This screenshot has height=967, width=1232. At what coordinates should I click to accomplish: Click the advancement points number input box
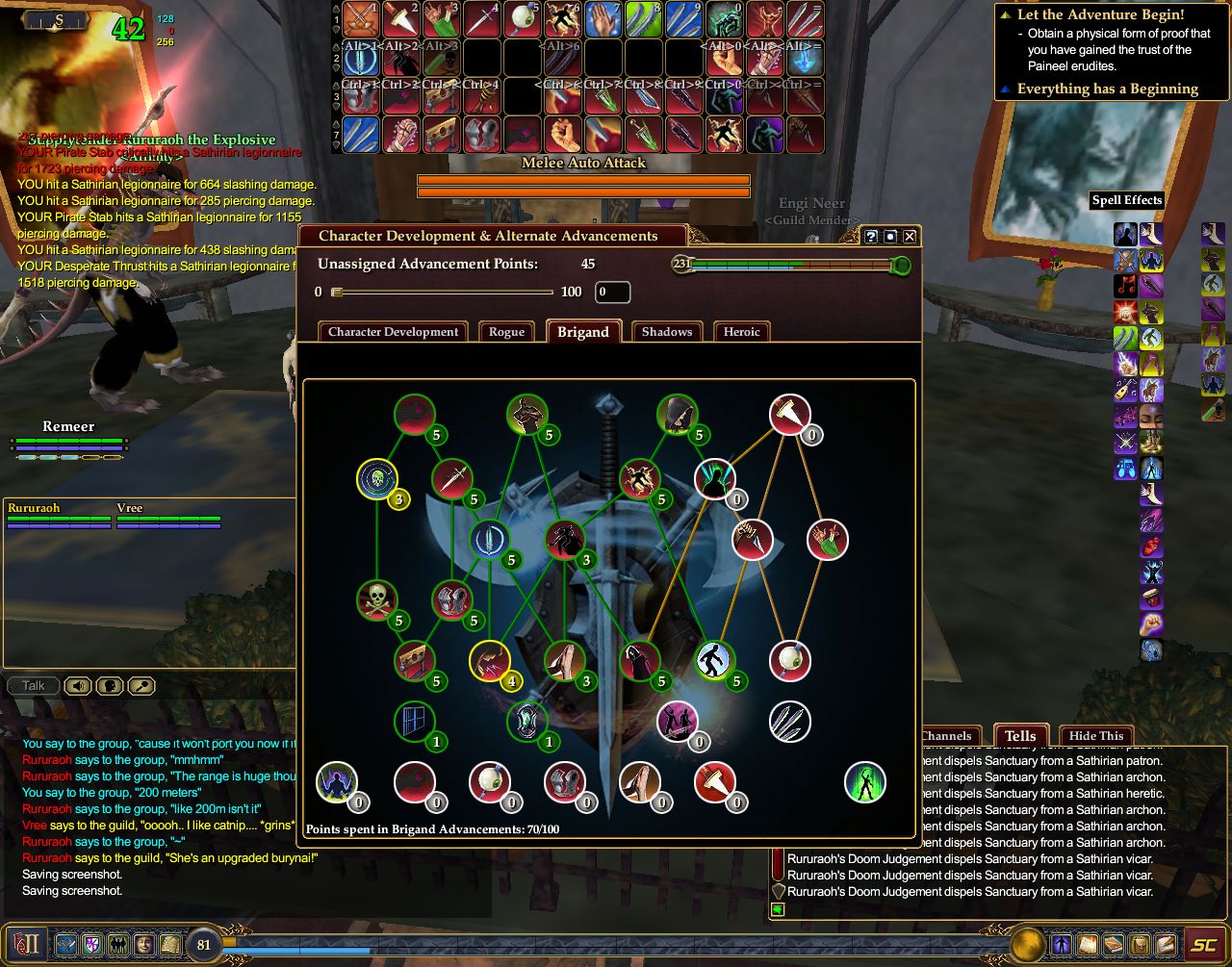(612, 293)
